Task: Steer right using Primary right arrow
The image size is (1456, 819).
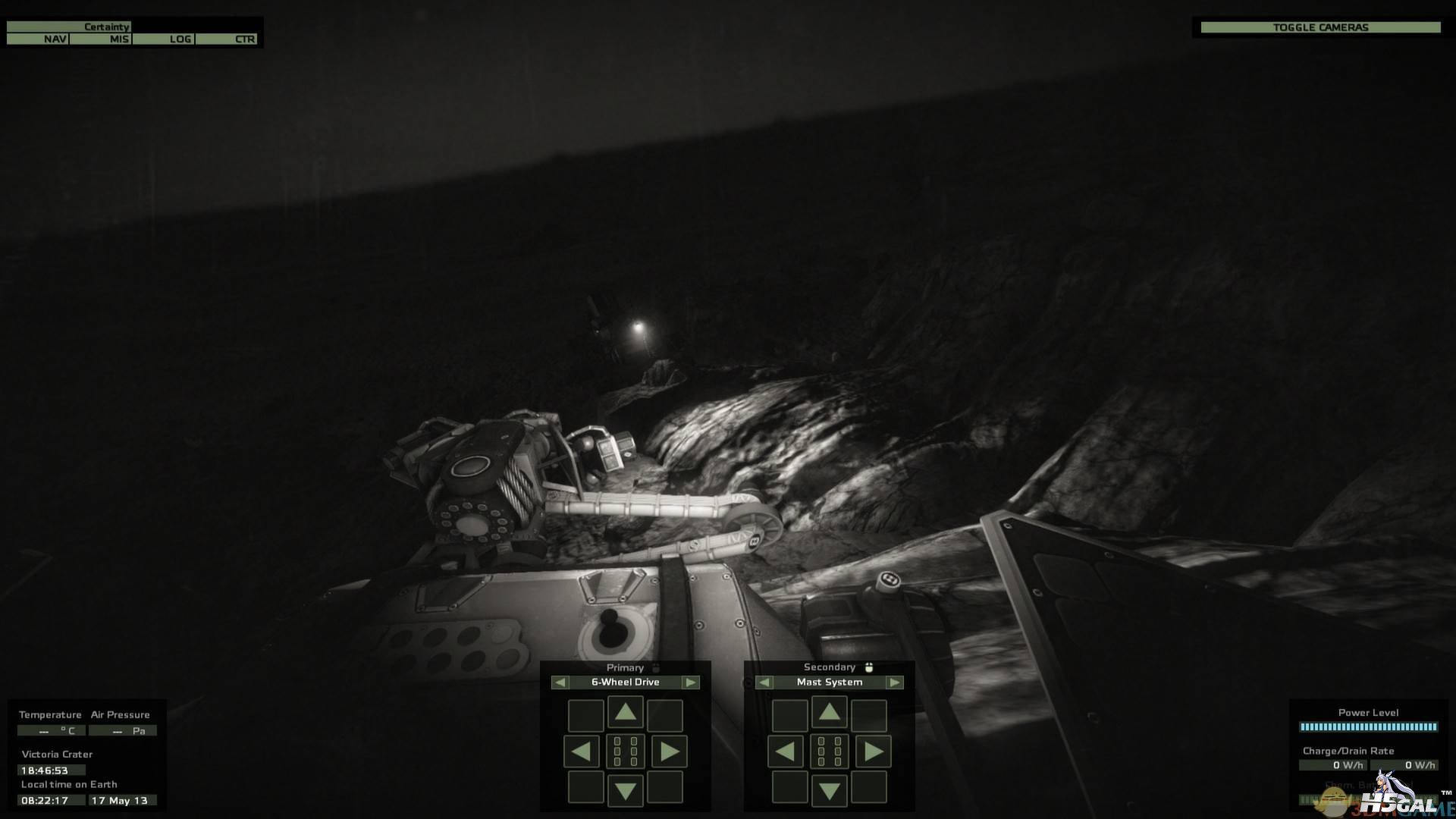Action: point(669,752)
